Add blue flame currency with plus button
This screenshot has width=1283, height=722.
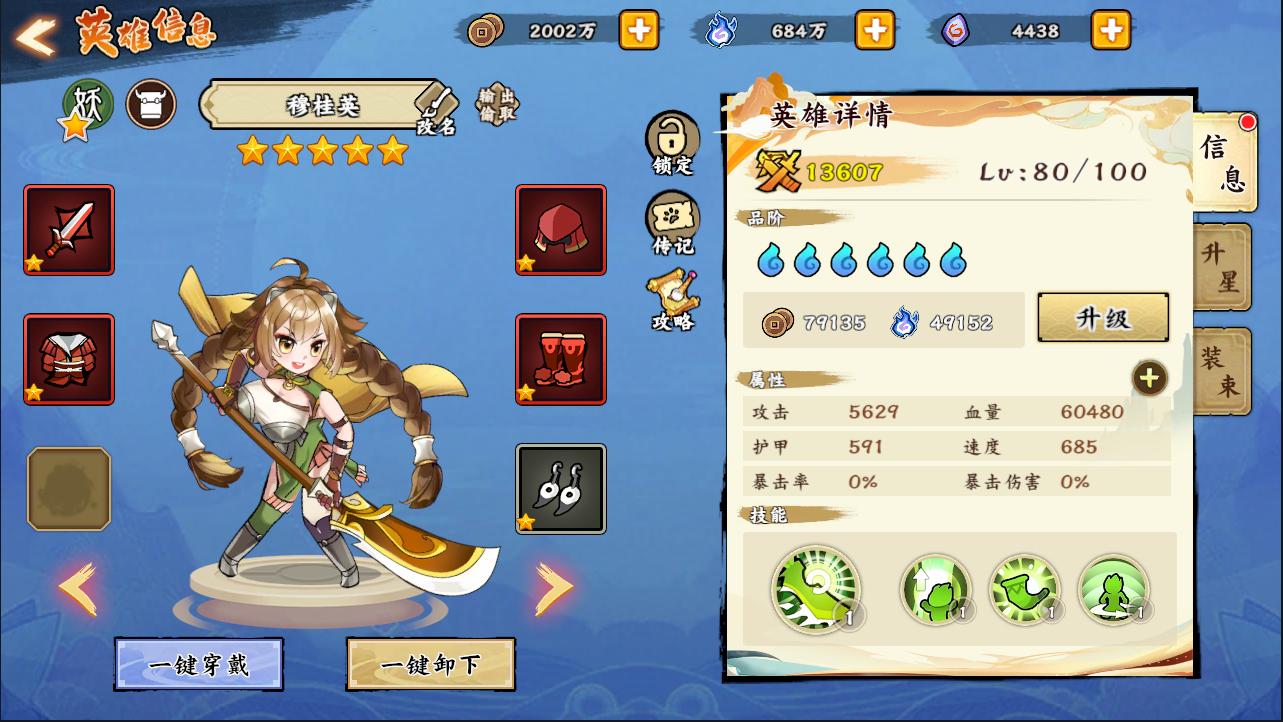point(875,30)
